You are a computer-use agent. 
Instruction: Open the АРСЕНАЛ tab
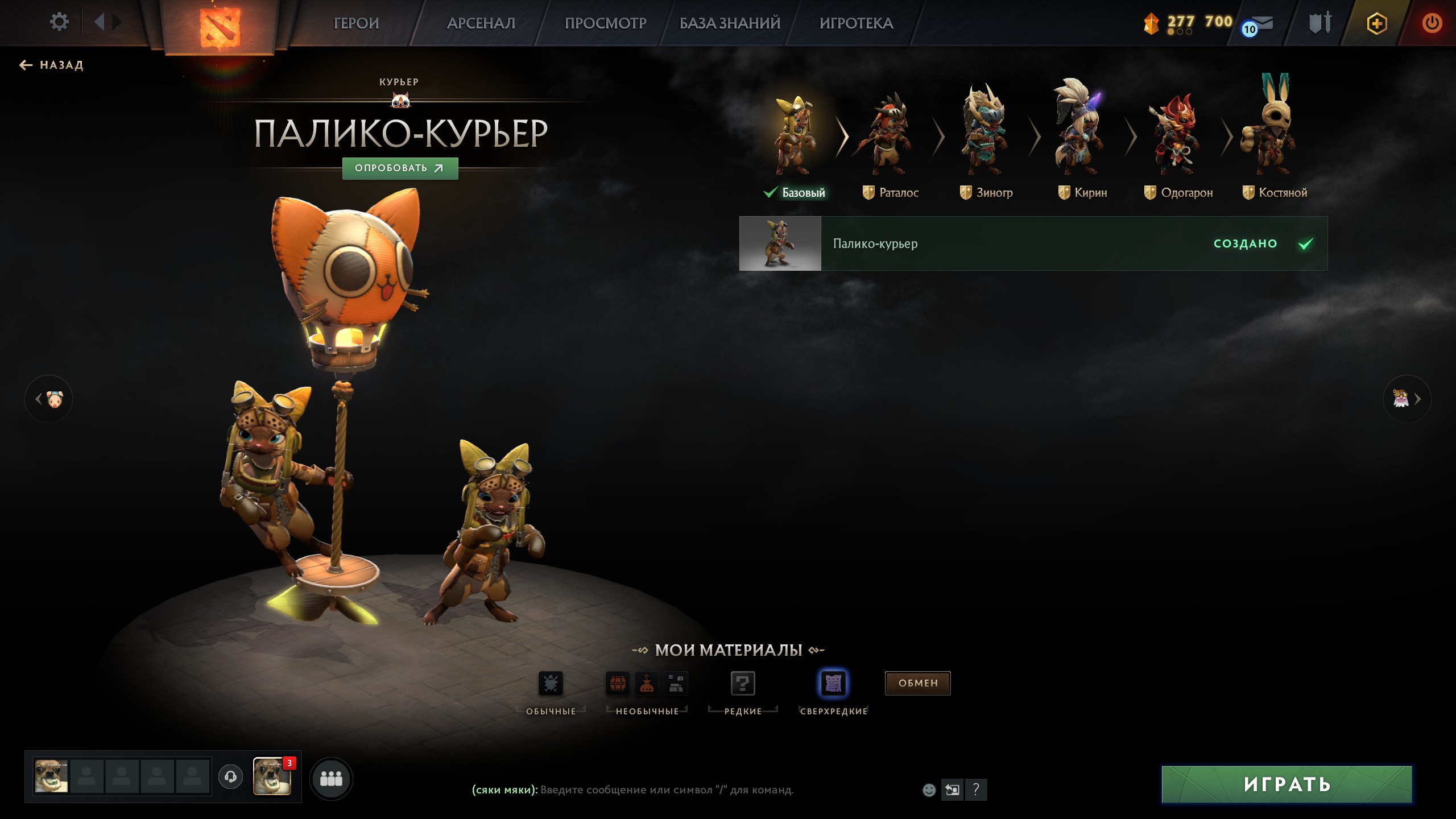pyautogui.click(x=481, y=23)
